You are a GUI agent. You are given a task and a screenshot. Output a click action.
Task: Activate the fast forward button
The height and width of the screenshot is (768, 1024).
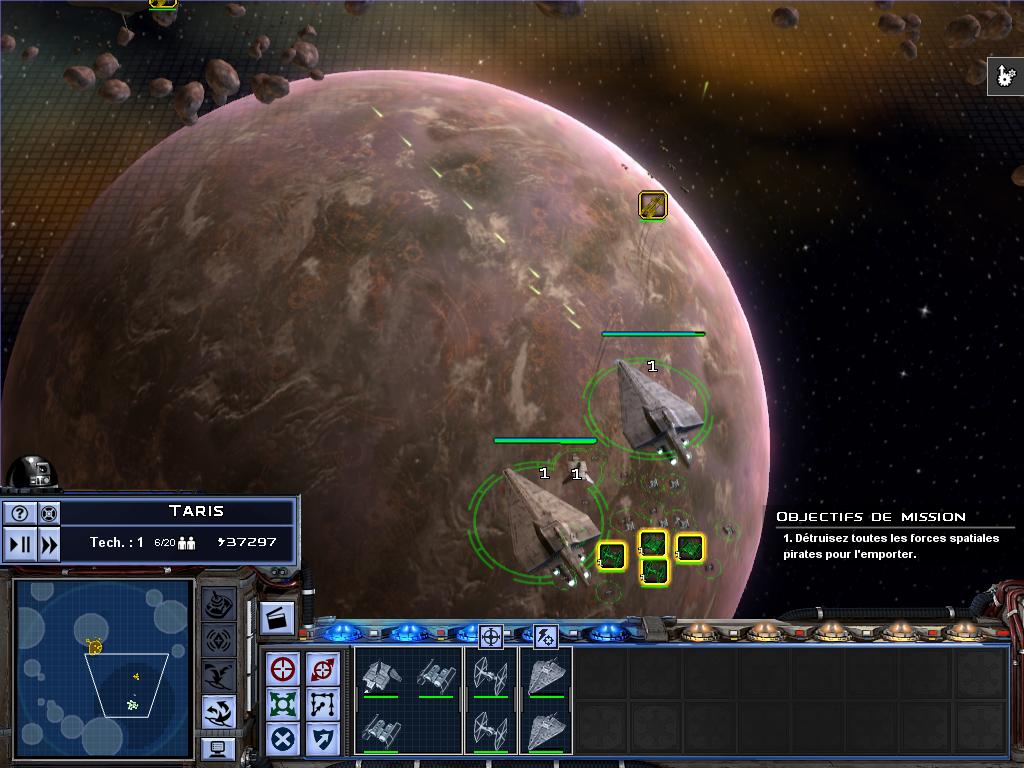tap(47, 544)
